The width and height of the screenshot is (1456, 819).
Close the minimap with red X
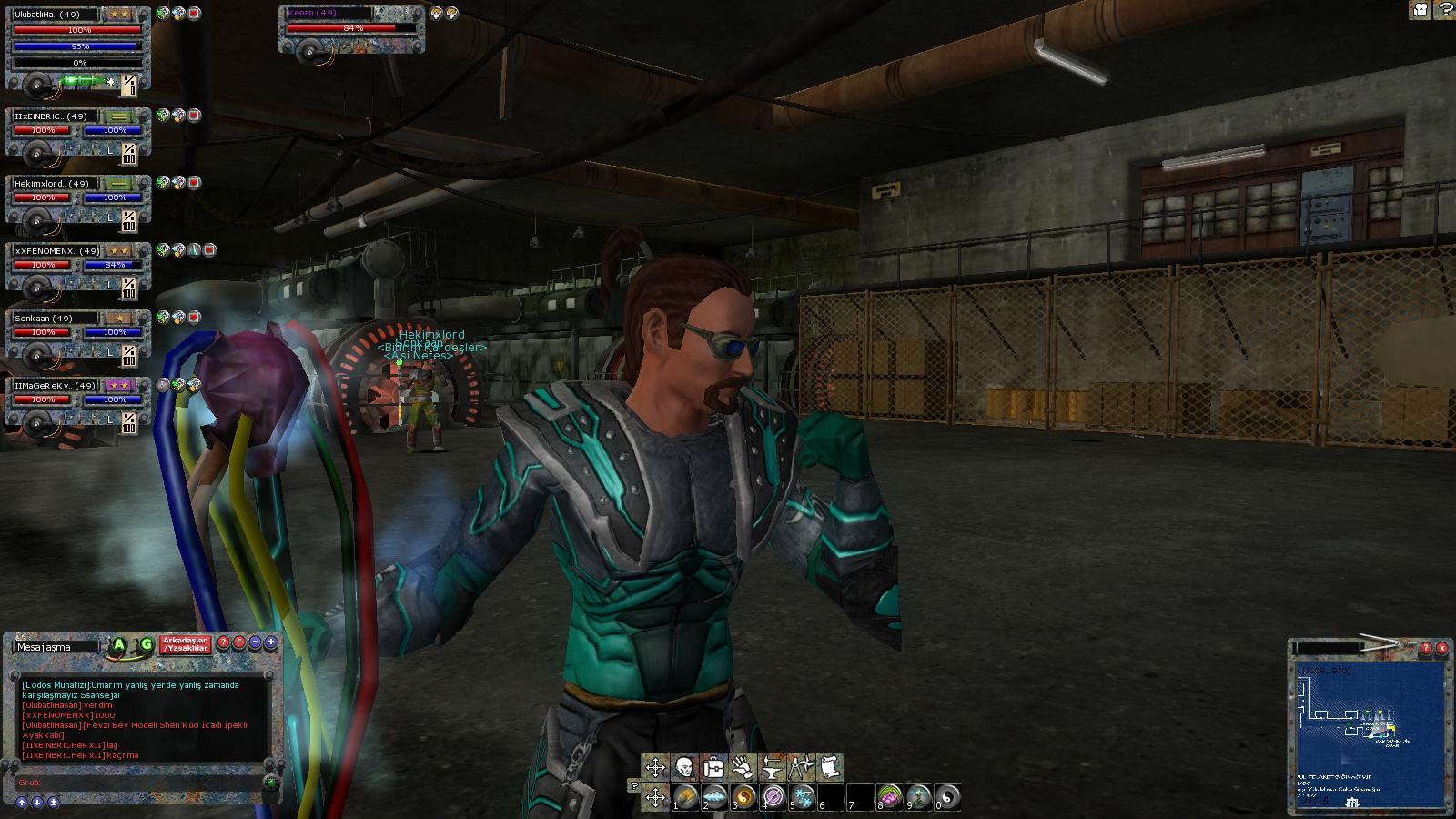[x=1441, y=649]
